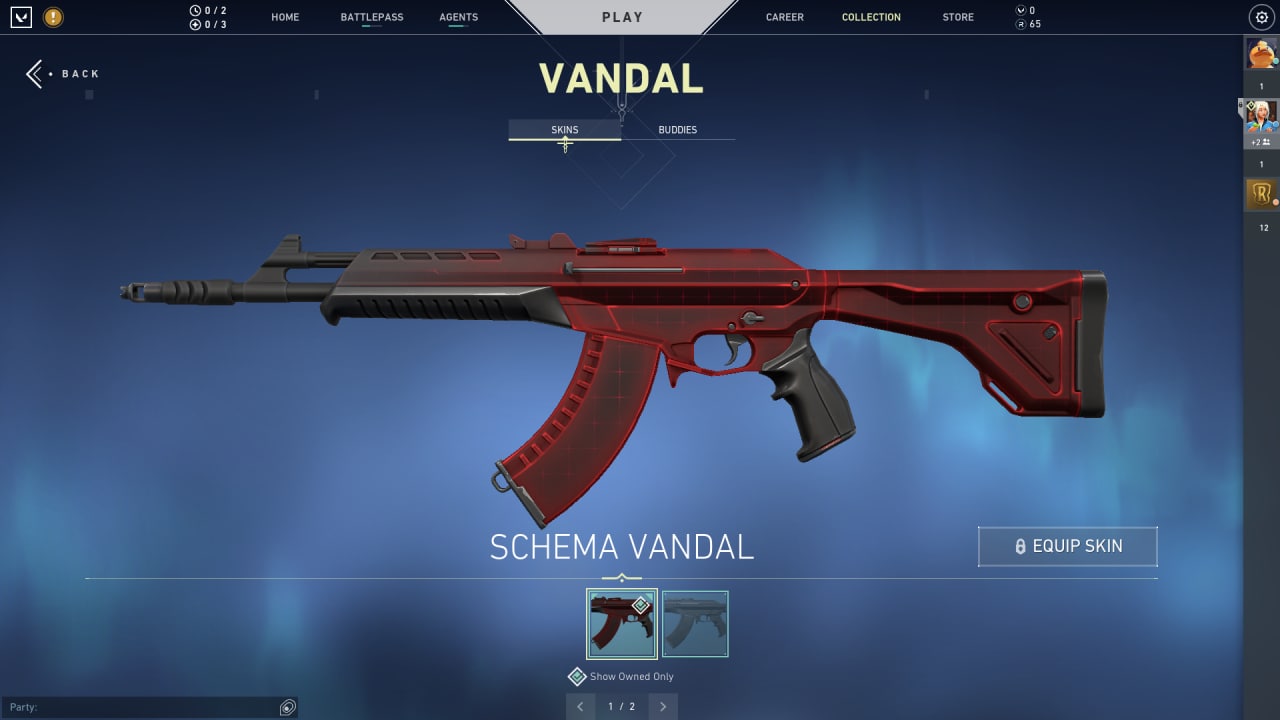The height and width of the screenshot is (720, 1280).
Task: Go to the next skin page
Action: point(662,707)
